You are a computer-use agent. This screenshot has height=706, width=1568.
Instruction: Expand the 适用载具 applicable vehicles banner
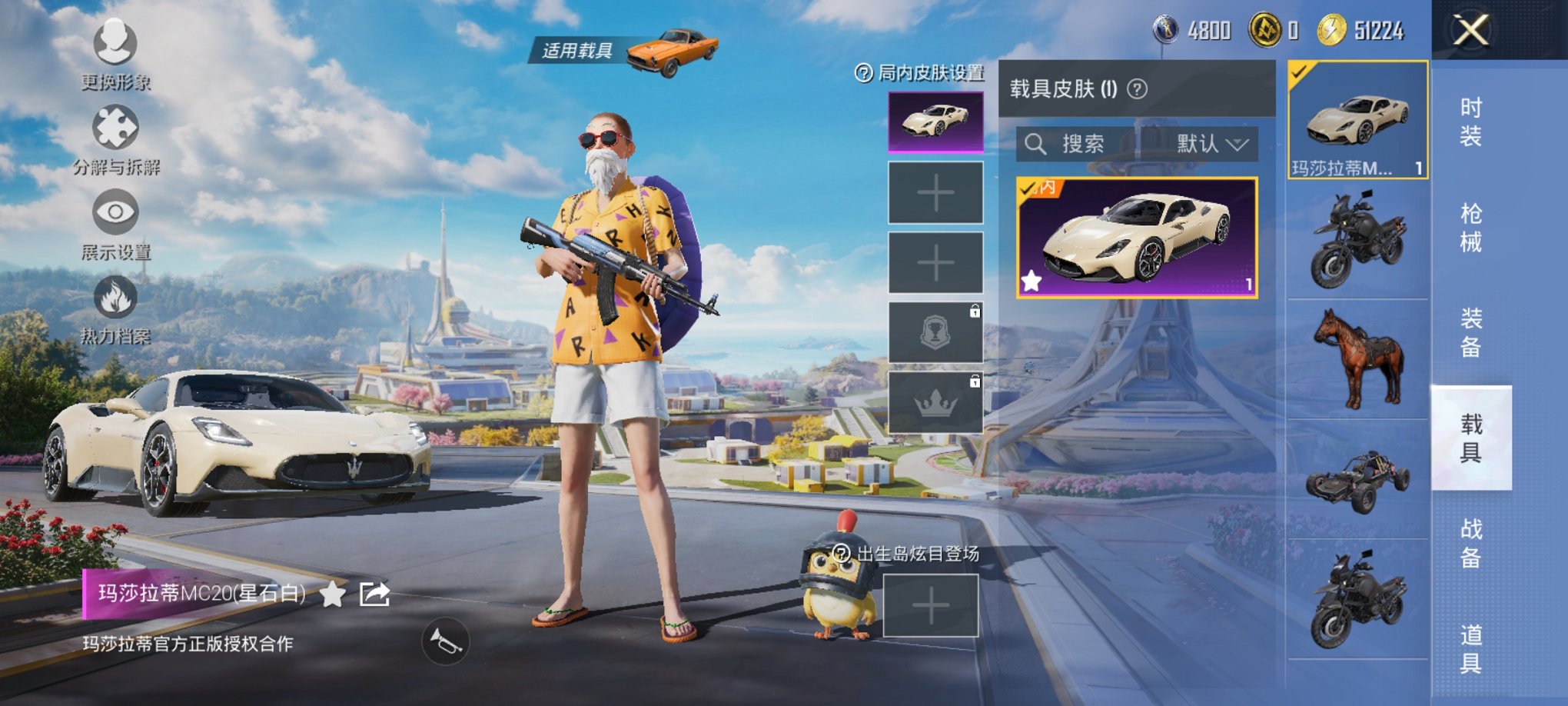point(577,48)
